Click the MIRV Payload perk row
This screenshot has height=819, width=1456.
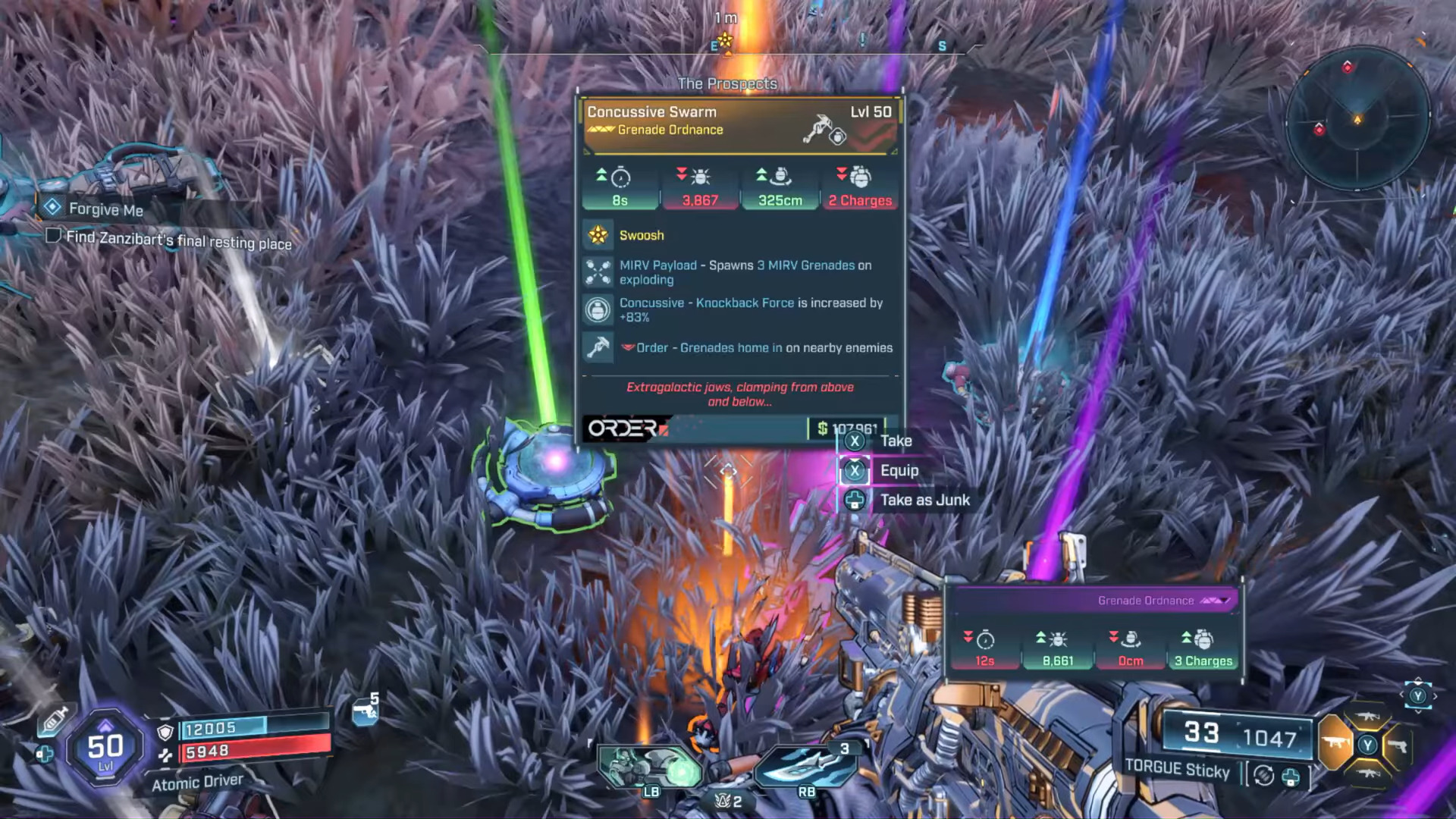tap(739, 272)
